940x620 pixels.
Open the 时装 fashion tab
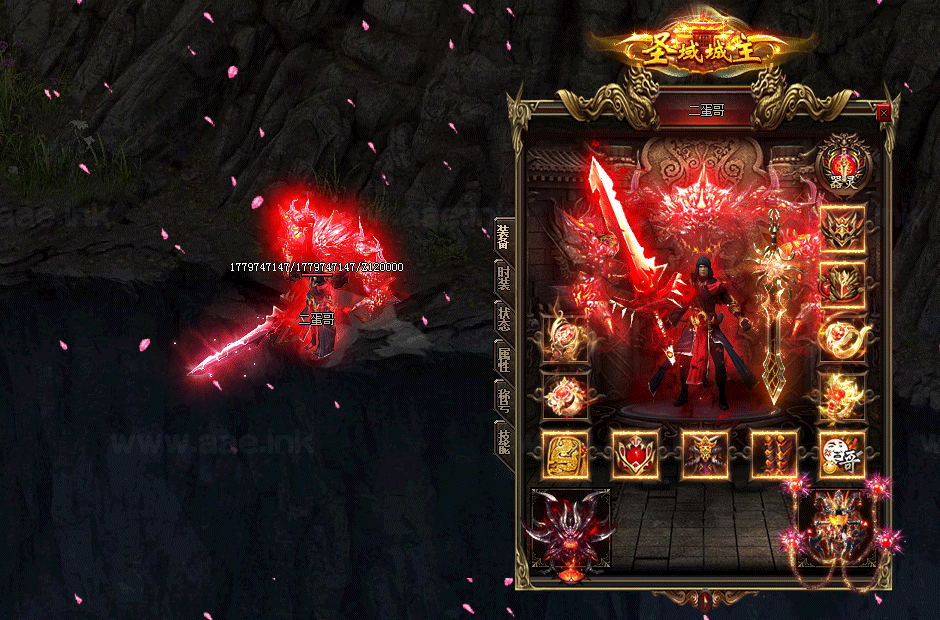pyautogui.click(x=504, y=280)
